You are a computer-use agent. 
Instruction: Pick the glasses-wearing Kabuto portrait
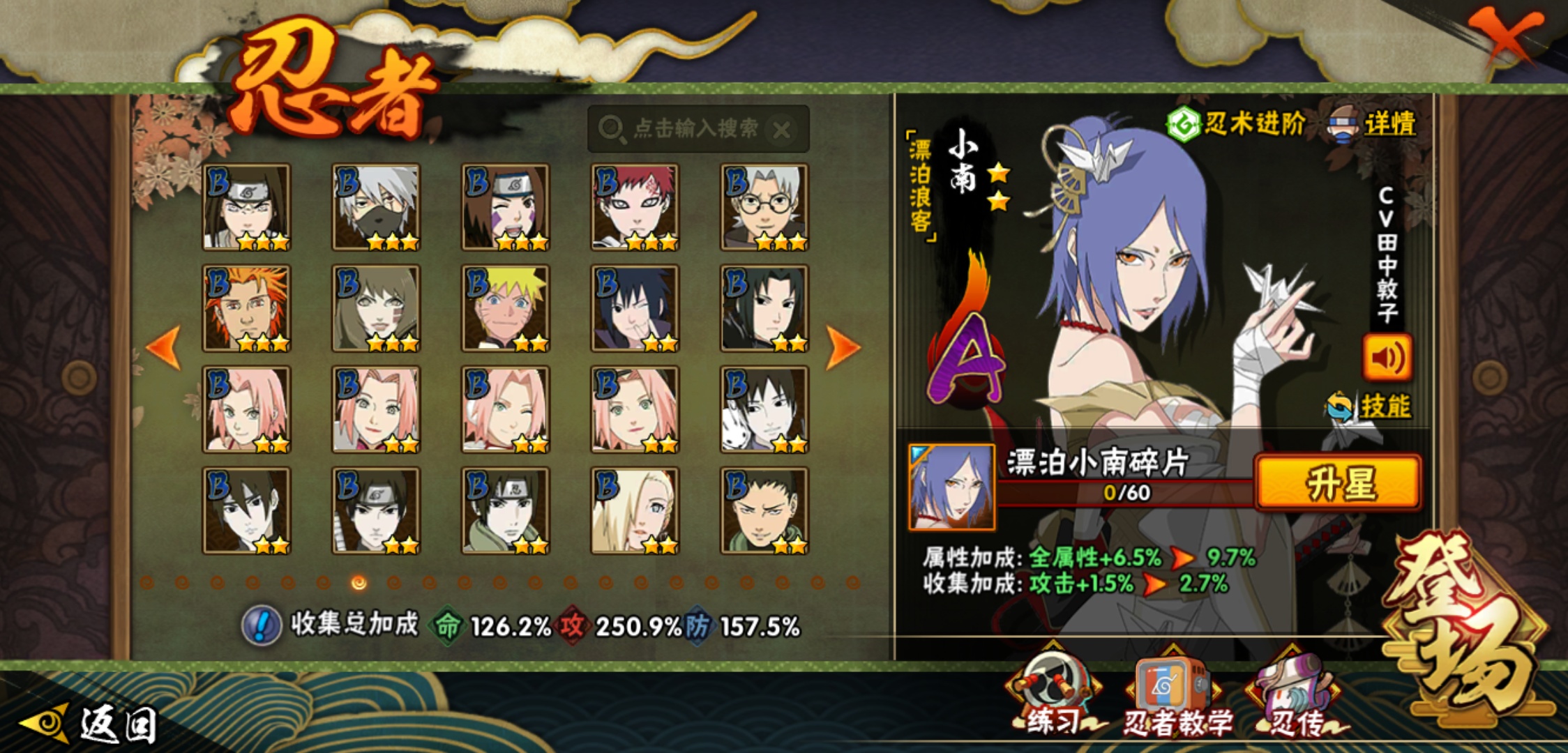764,207
